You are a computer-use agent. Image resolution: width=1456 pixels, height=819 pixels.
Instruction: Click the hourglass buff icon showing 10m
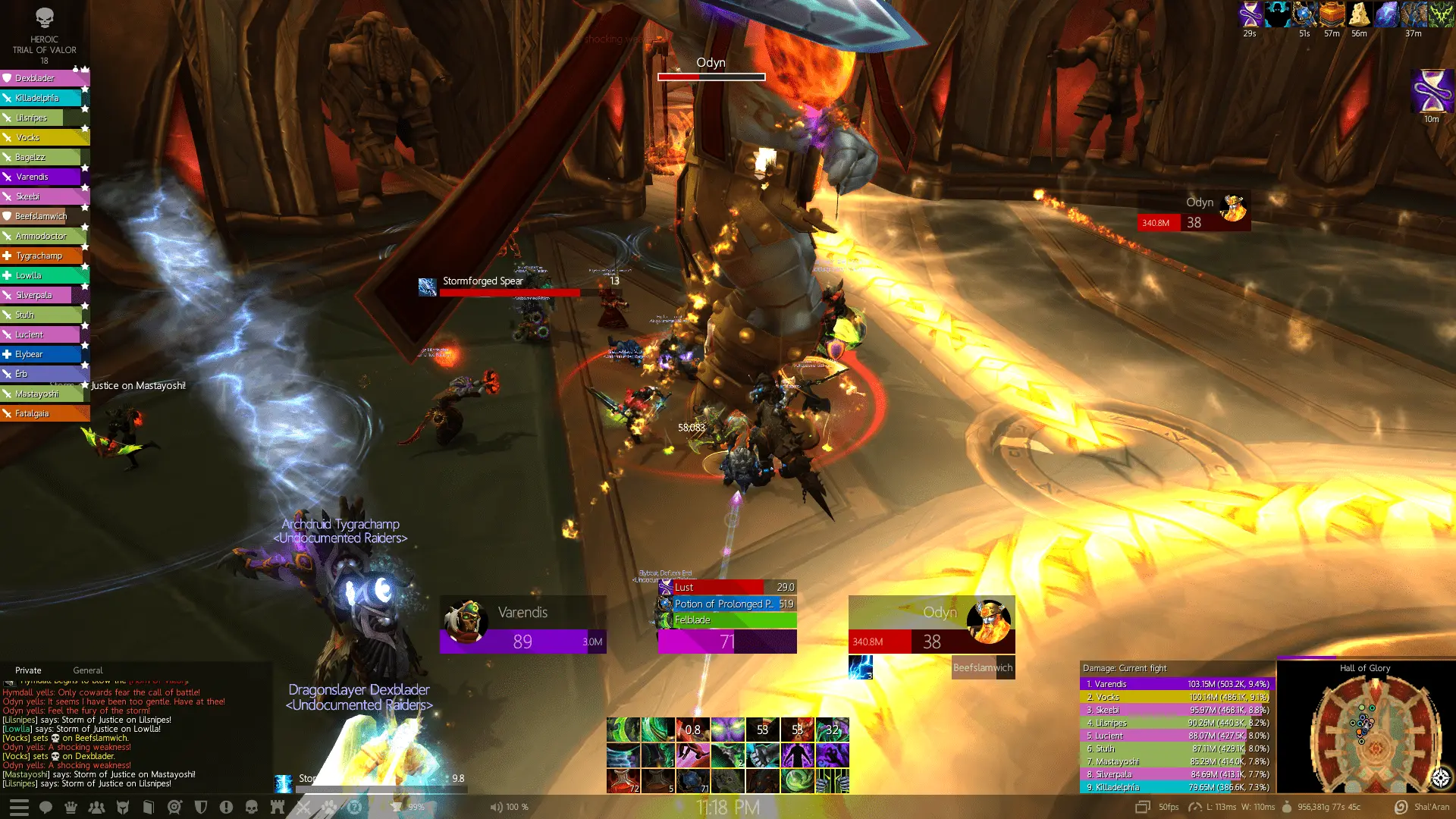click(x=1431, y=93)
